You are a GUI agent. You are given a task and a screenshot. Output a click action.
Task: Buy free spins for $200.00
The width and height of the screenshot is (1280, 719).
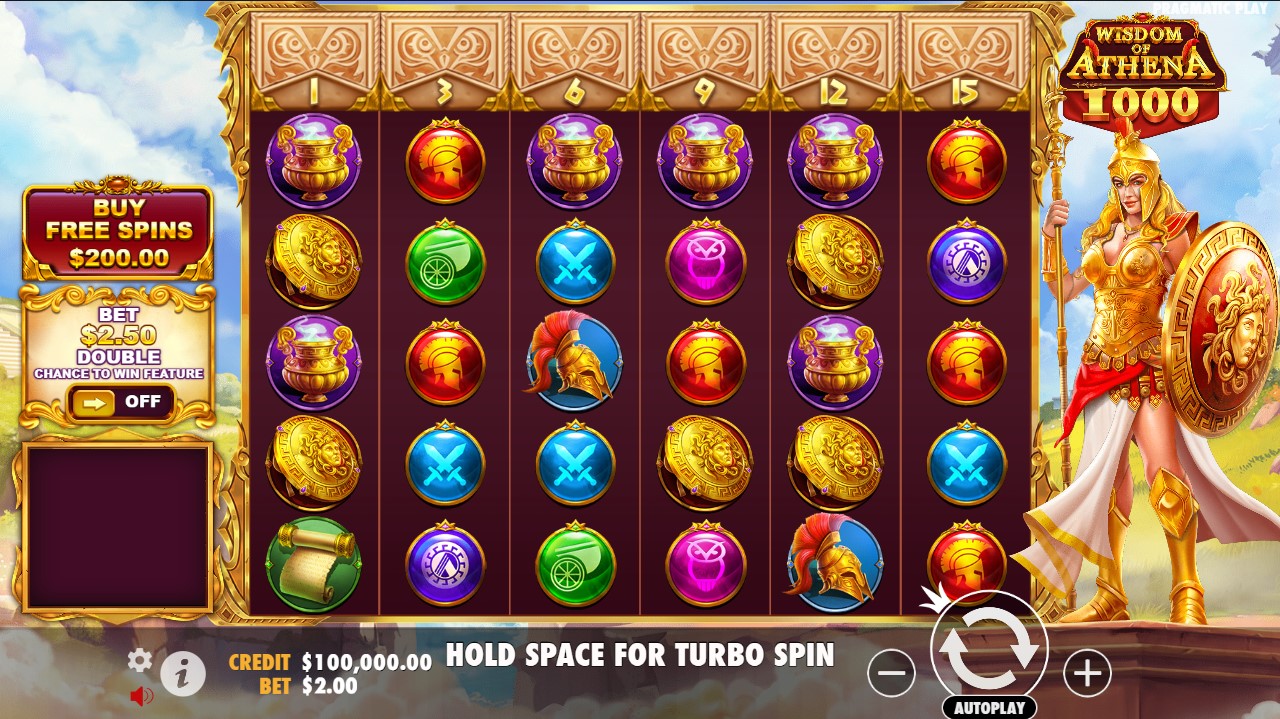click(118, 231)
